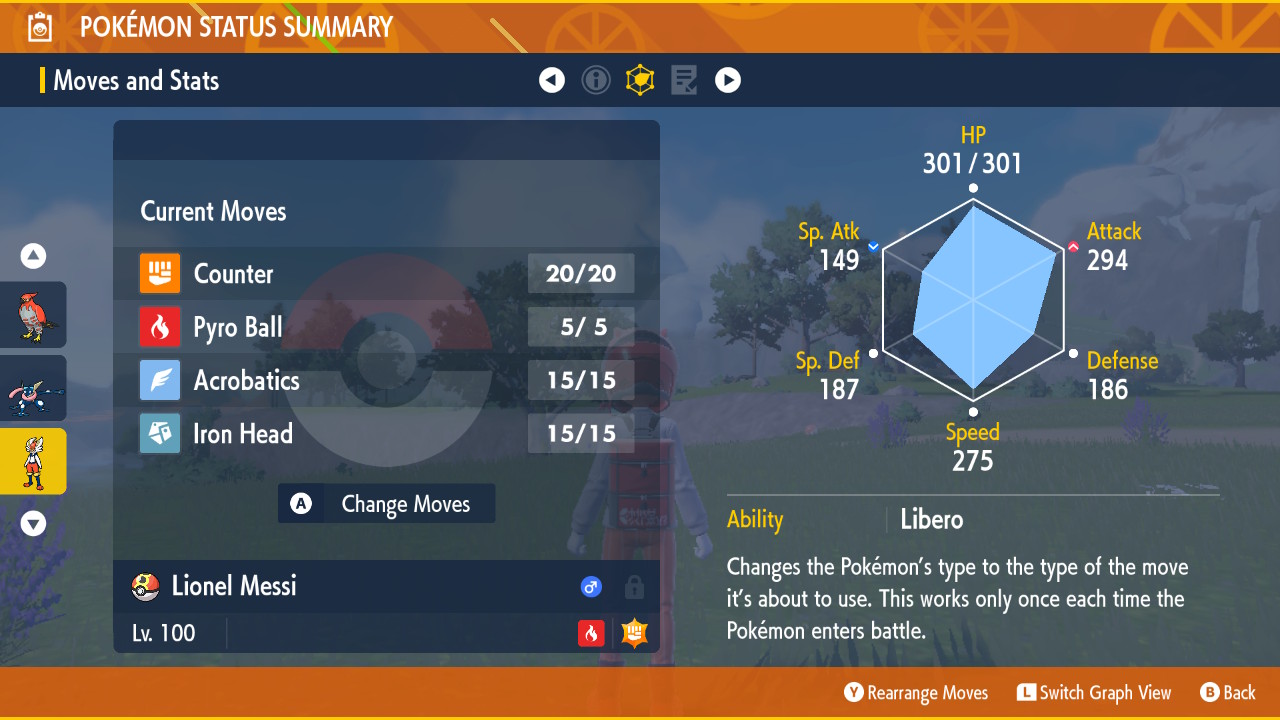Viewport: 1280px width, 720px height.
Task: Move down the party list arrow
Action: pos(33,523)
